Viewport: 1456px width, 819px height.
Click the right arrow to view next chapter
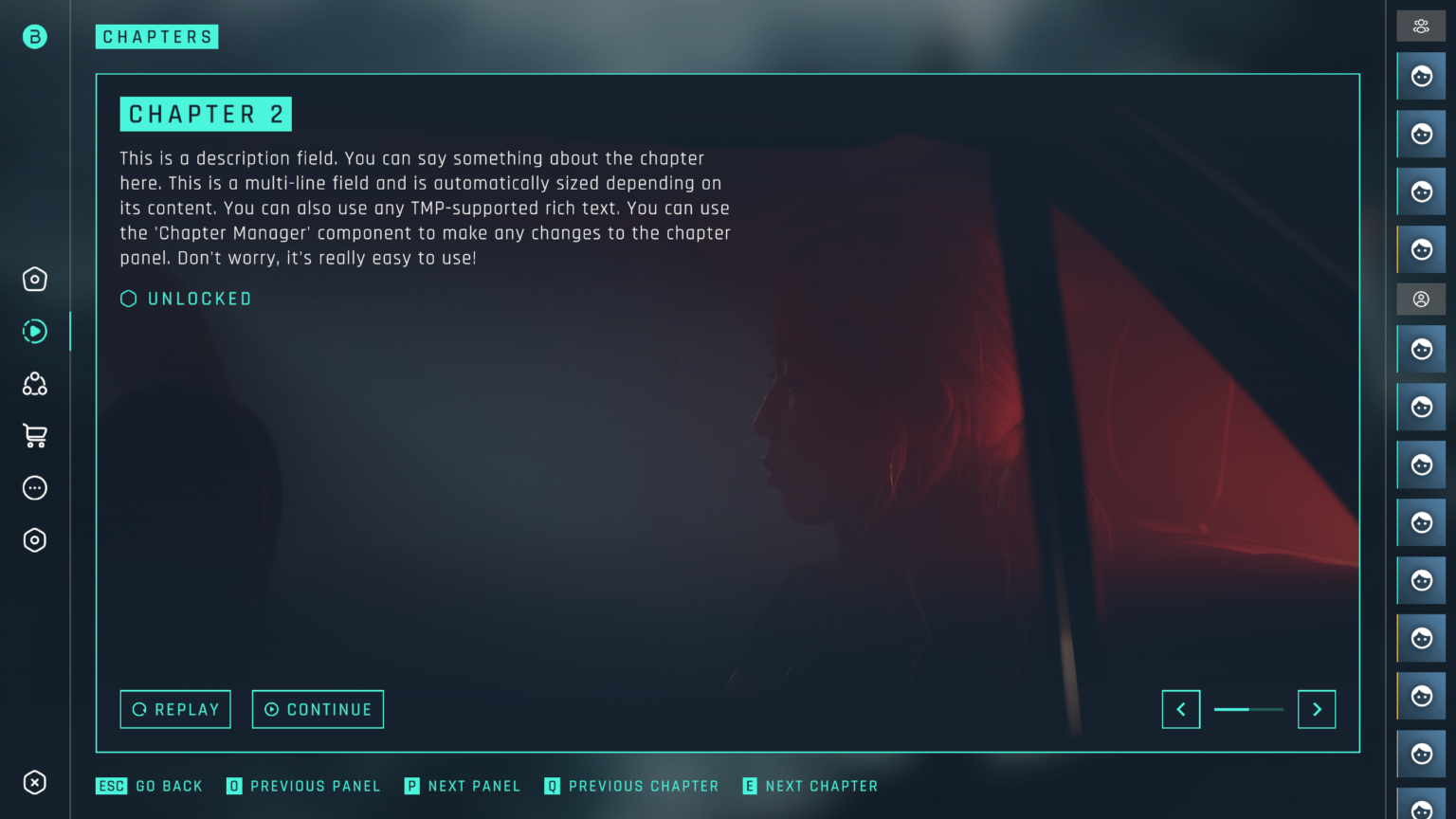click(x=1317, y=709)
